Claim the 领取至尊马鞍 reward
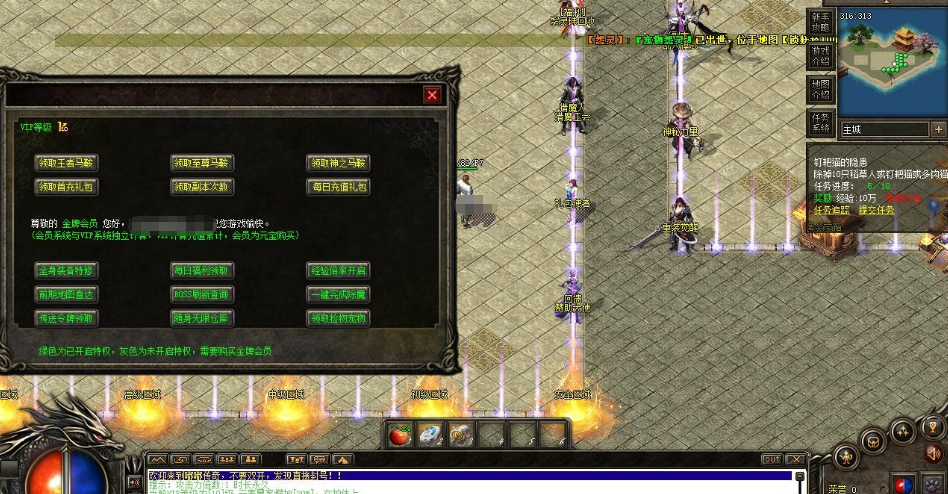The image size is (948, 494). coord(202,163)
